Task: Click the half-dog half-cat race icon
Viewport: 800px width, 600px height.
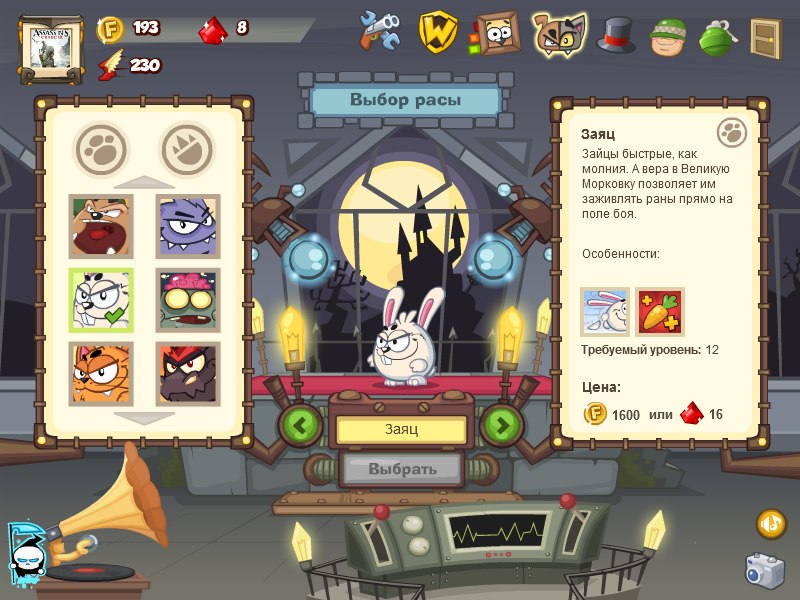Action: [x=557, y=32]
